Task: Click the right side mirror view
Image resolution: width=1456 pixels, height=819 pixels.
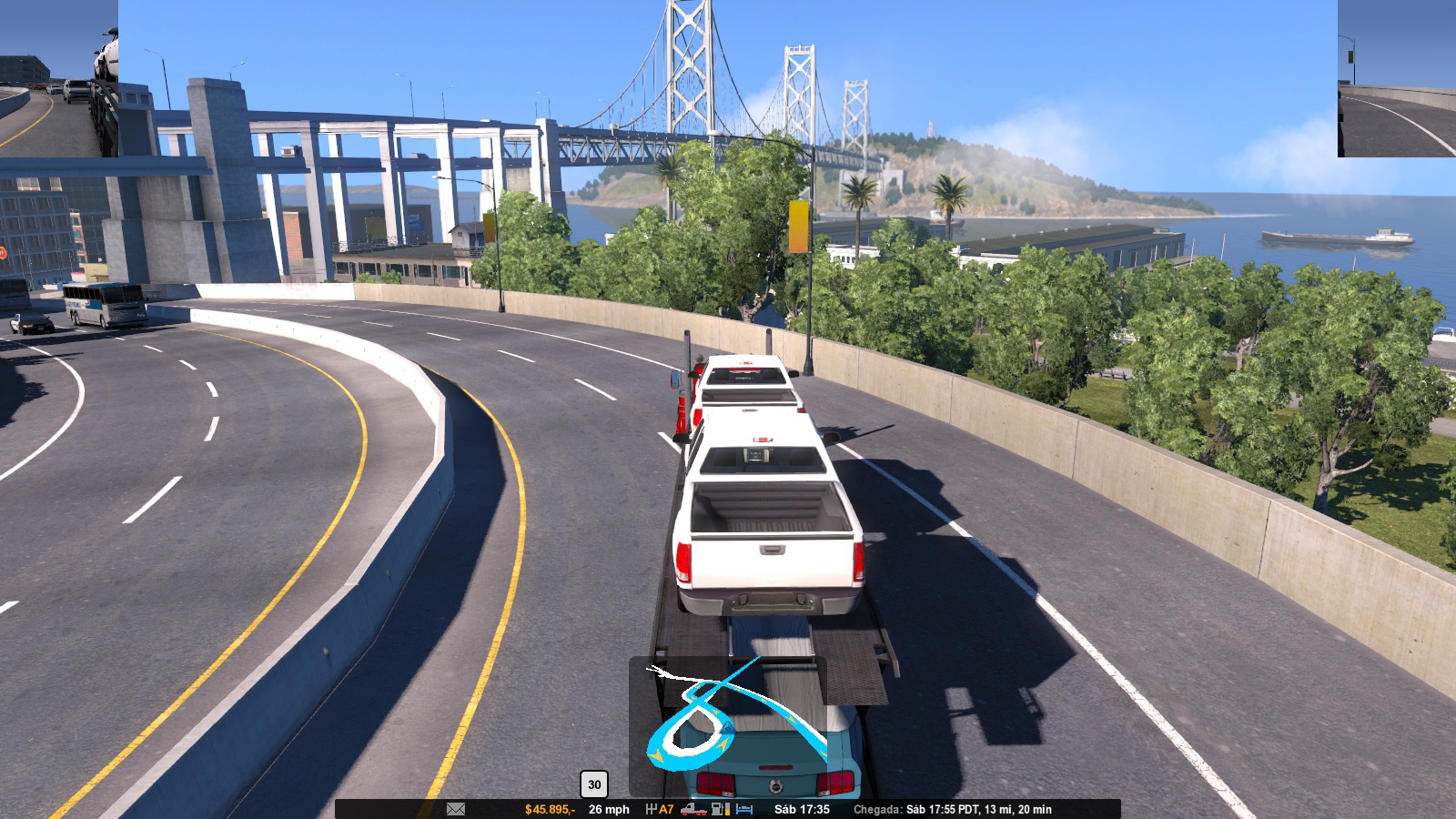Action: pos(1396,78)
